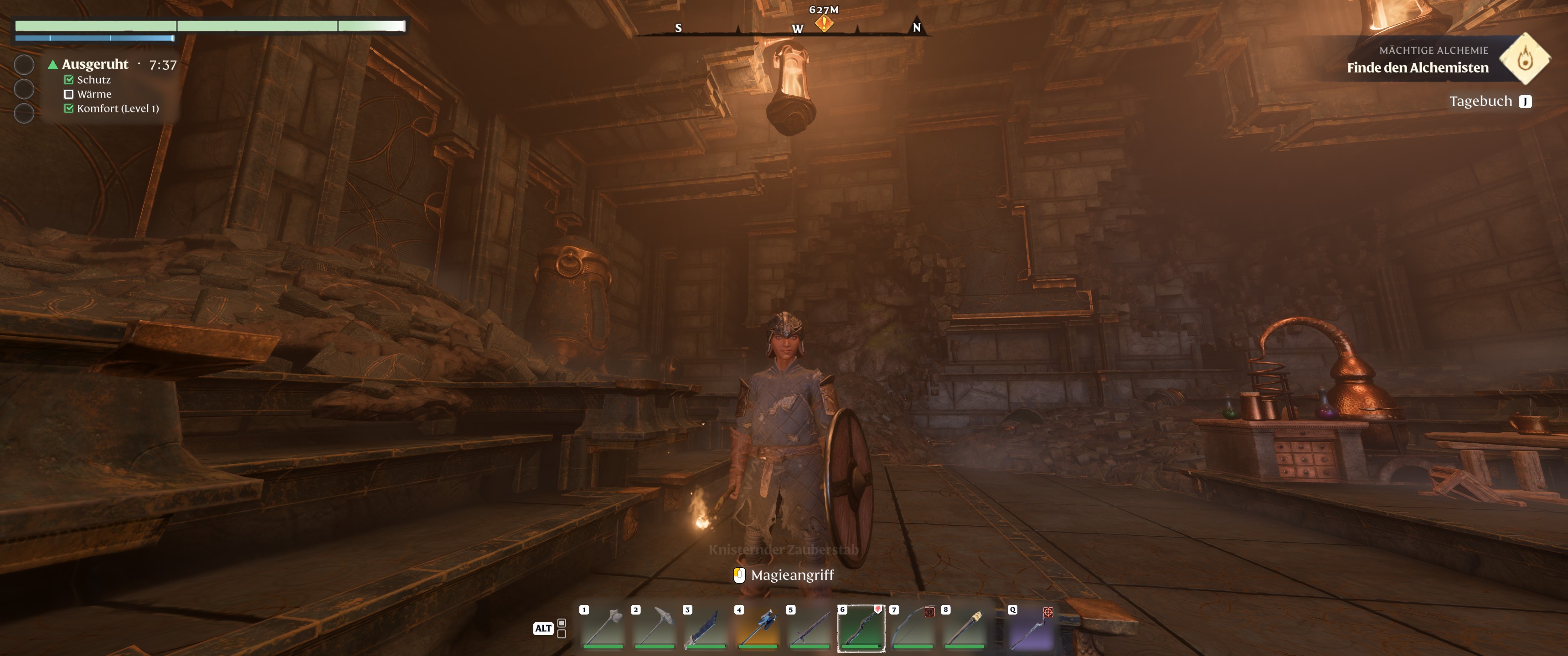Select the quest marker on the compass
Image resolution: width=1568 pixels, height=656 pixels.
(824, 23)
